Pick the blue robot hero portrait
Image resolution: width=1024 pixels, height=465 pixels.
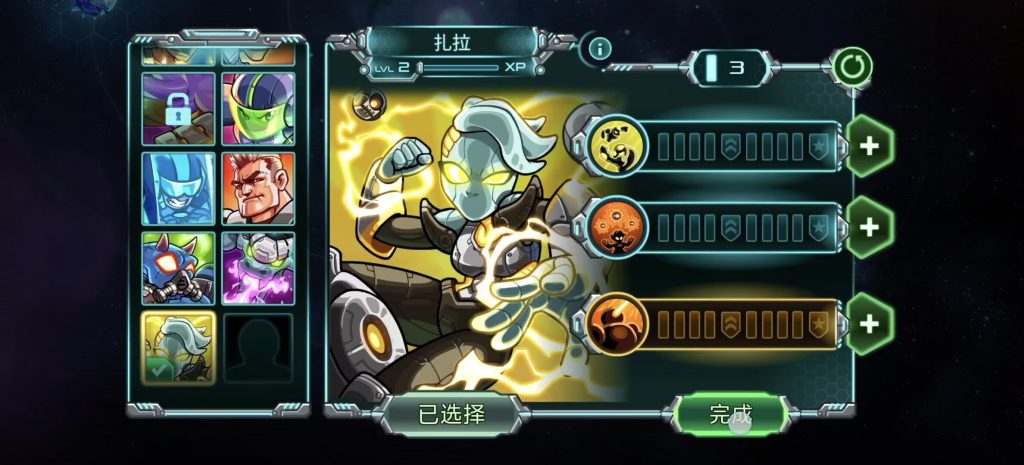[x=179, y=188]
